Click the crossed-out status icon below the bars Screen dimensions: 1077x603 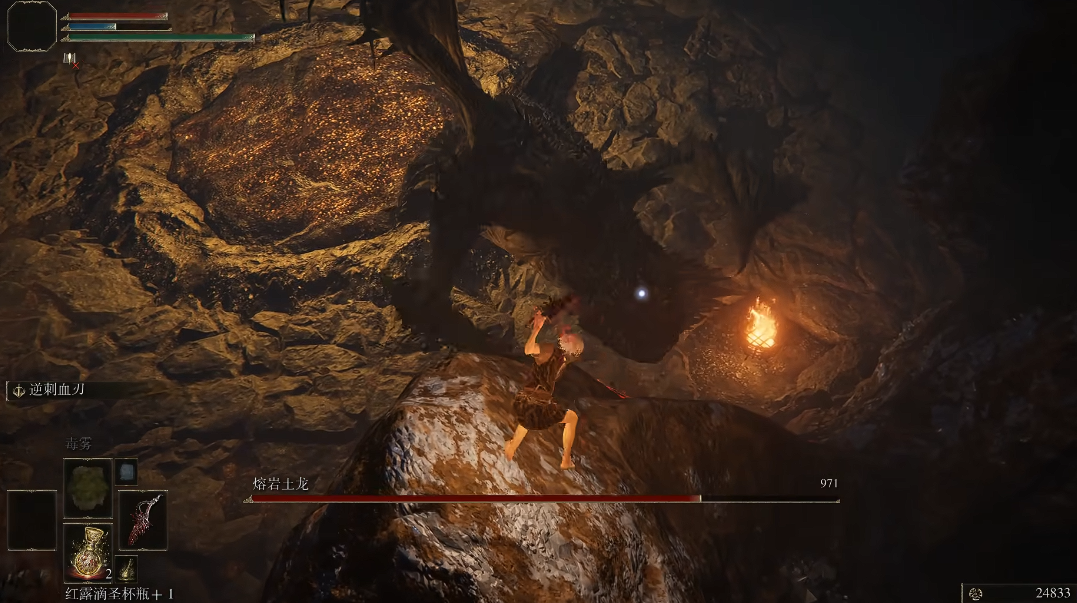pyautogui.click(x=70, y=59)
